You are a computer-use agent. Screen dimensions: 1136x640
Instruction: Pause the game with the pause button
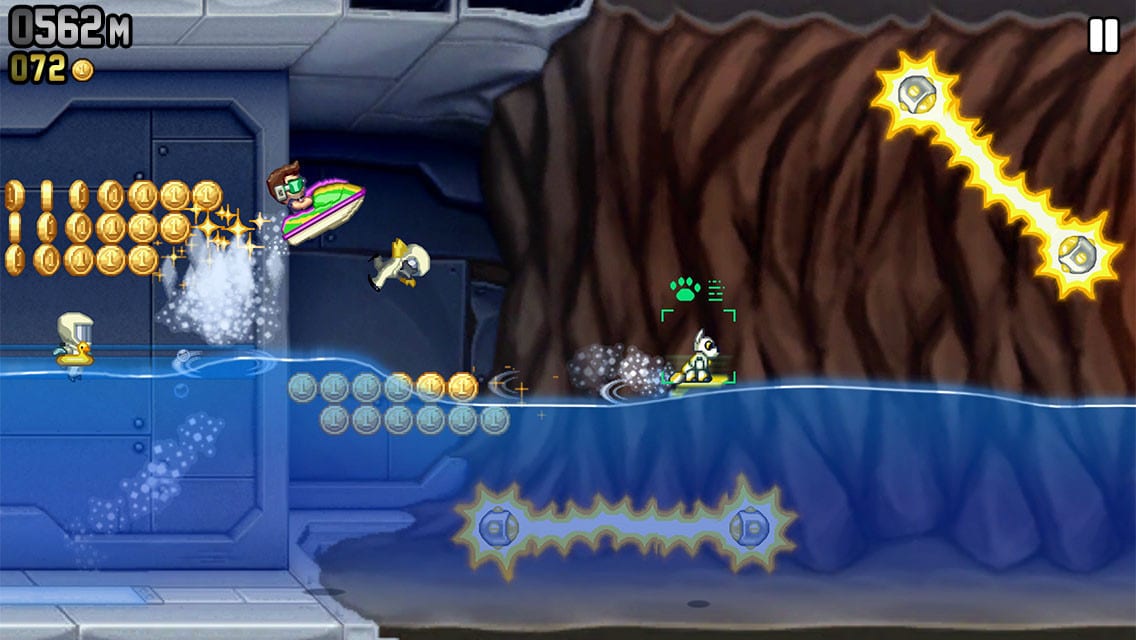pos(1103,37)
